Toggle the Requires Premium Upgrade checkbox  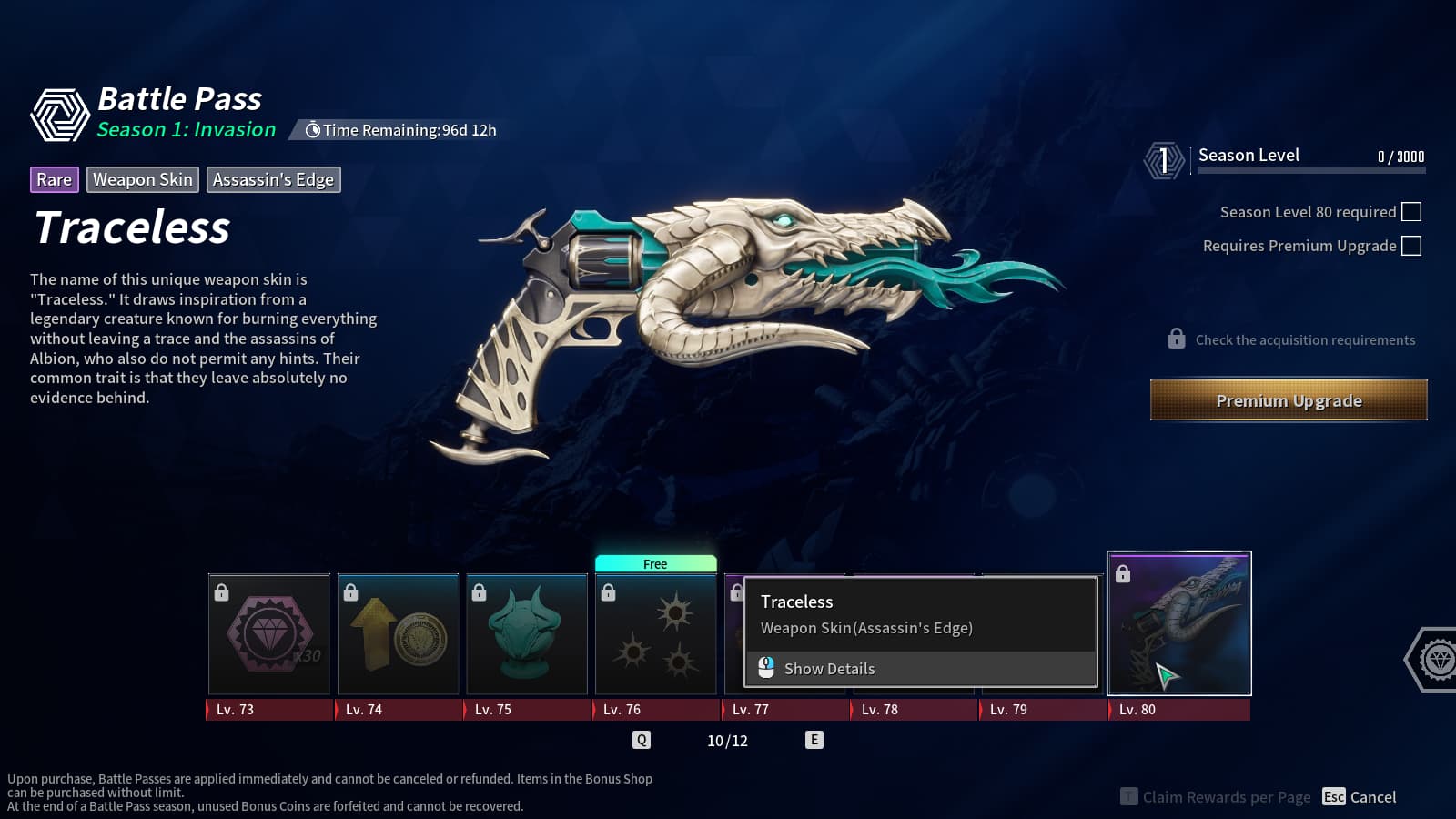[1411, 246]
